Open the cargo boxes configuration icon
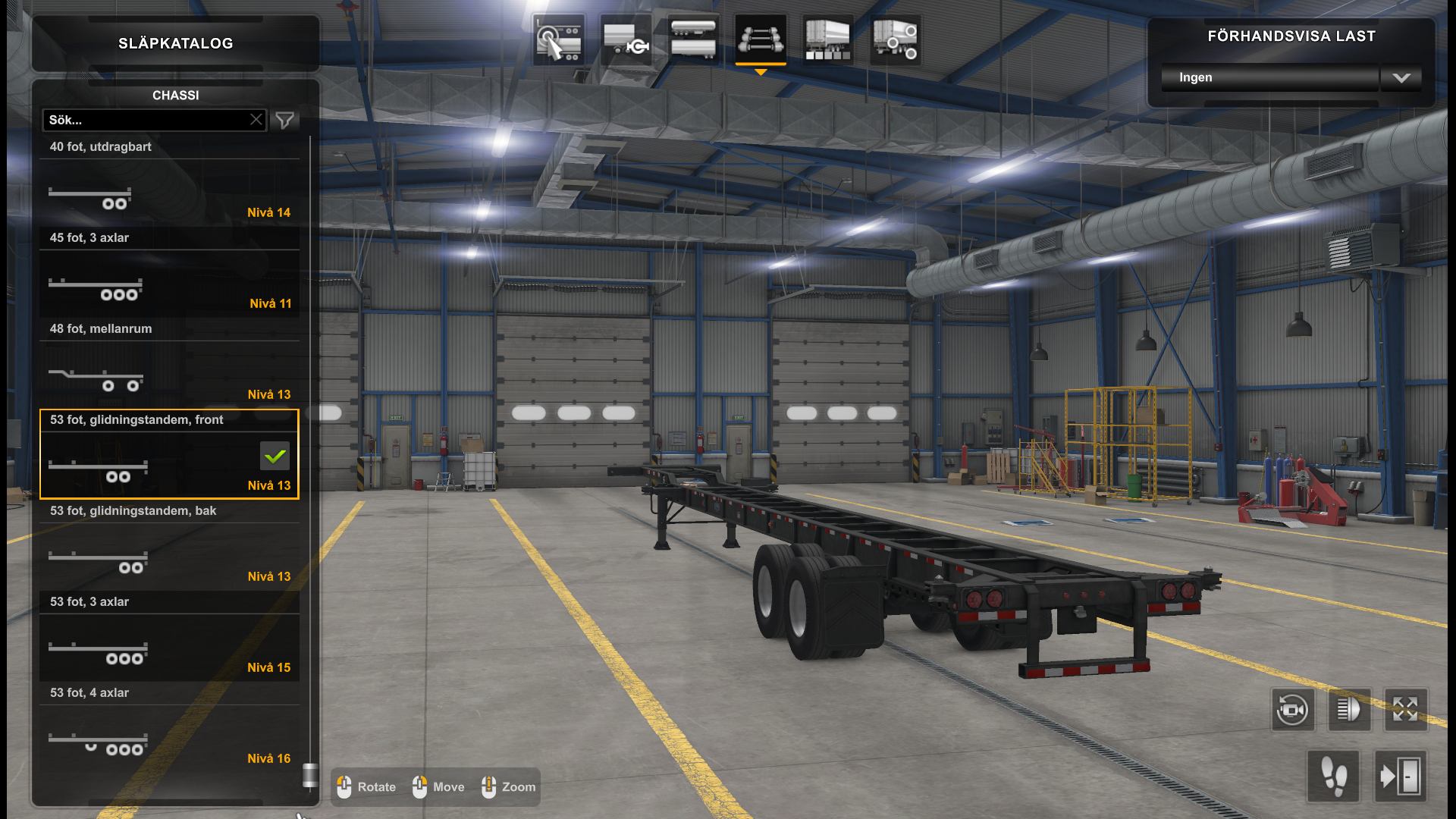This screenshot has height=819, width=1456. [x=827, y=39]
